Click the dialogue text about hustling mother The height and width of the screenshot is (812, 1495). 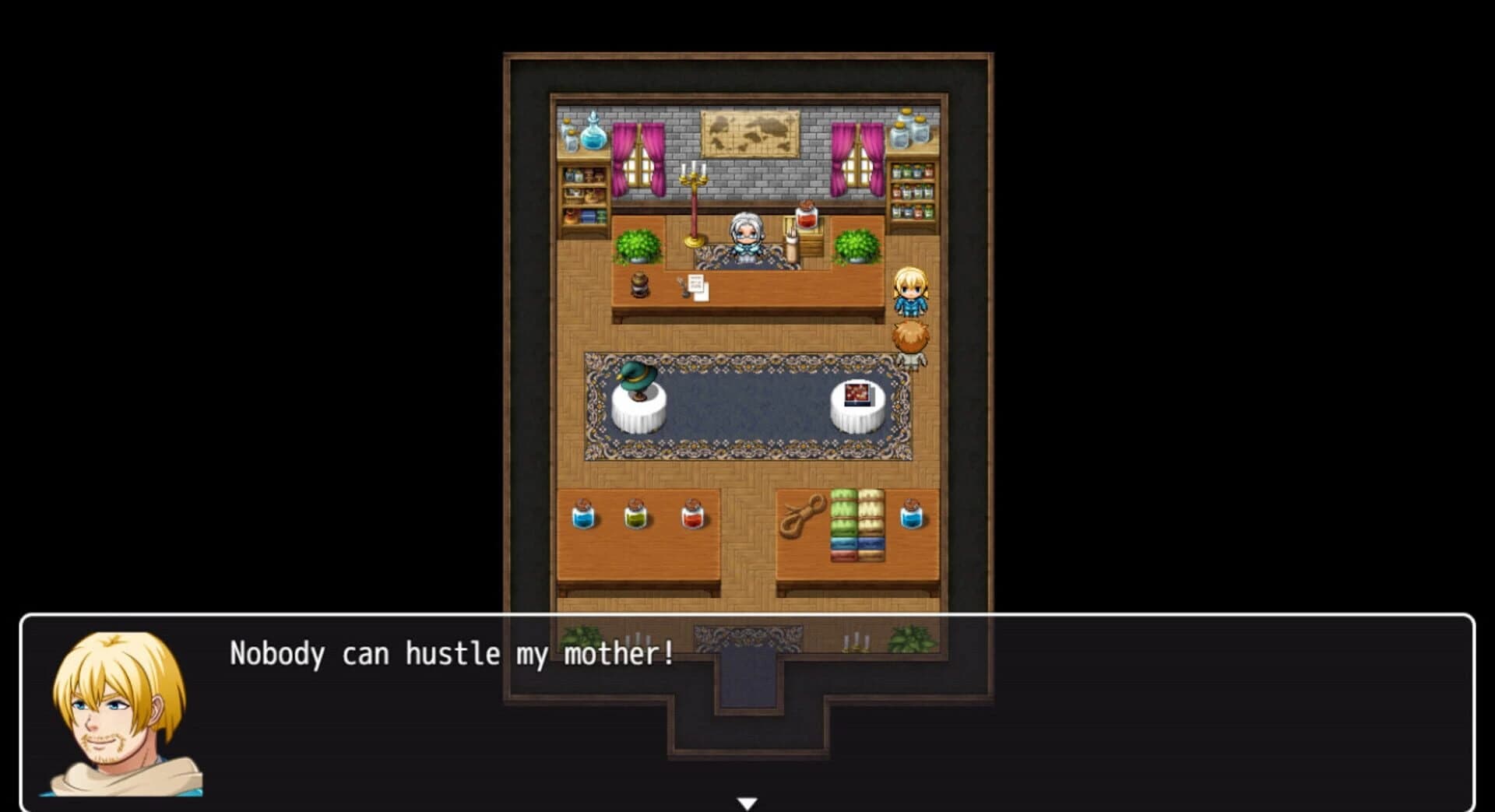click(x=452, y=654)
